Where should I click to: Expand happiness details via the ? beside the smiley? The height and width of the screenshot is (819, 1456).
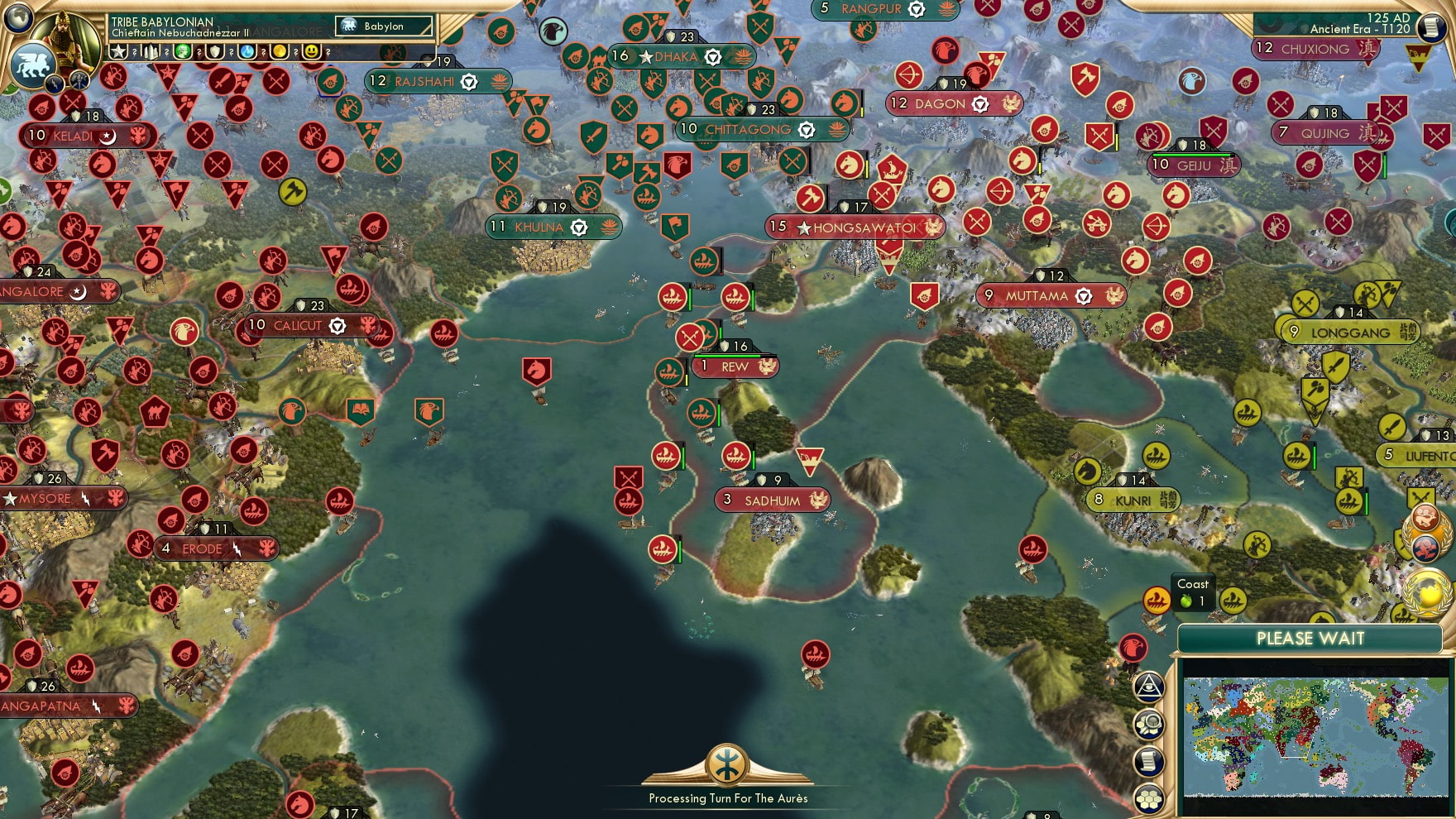tap(328, 51)
